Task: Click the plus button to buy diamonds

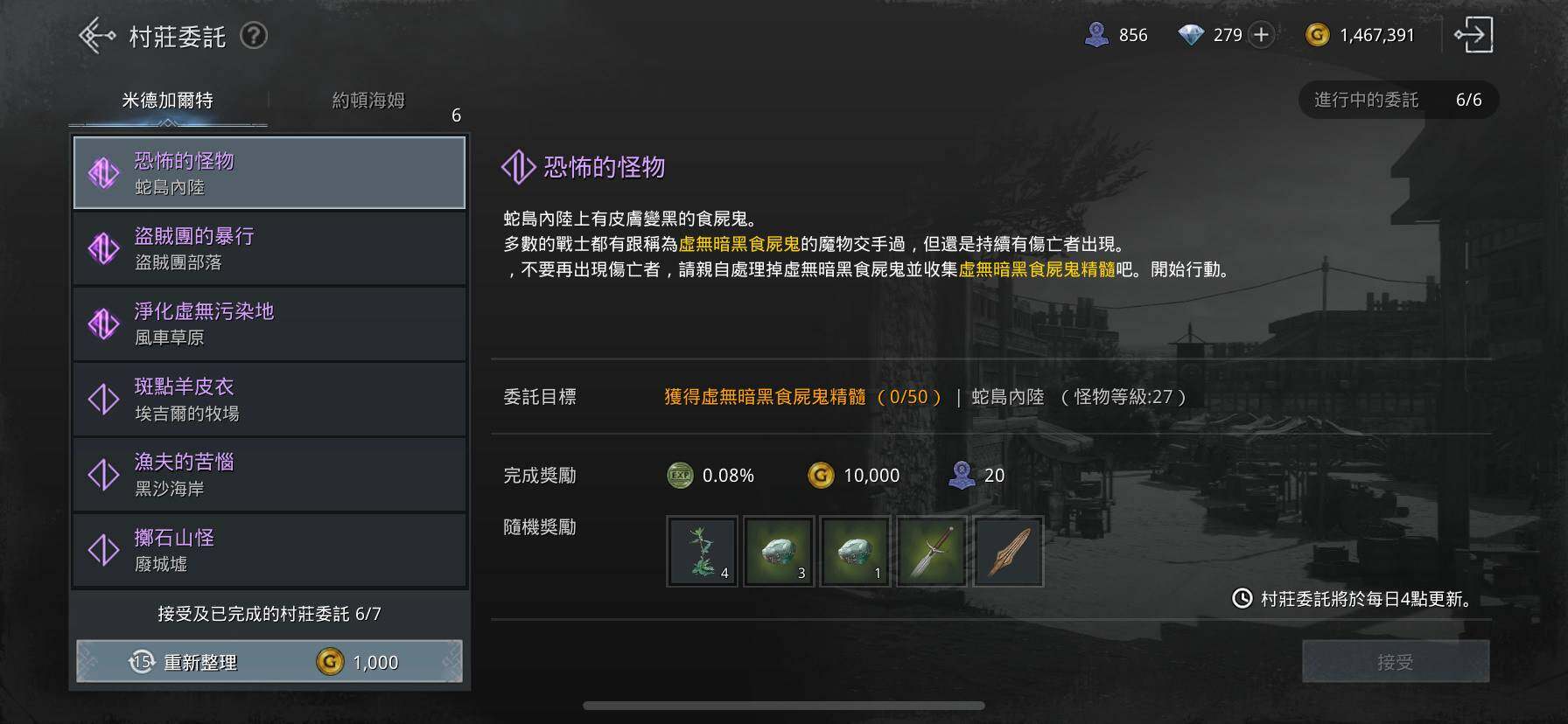Action: point(1260,35)
